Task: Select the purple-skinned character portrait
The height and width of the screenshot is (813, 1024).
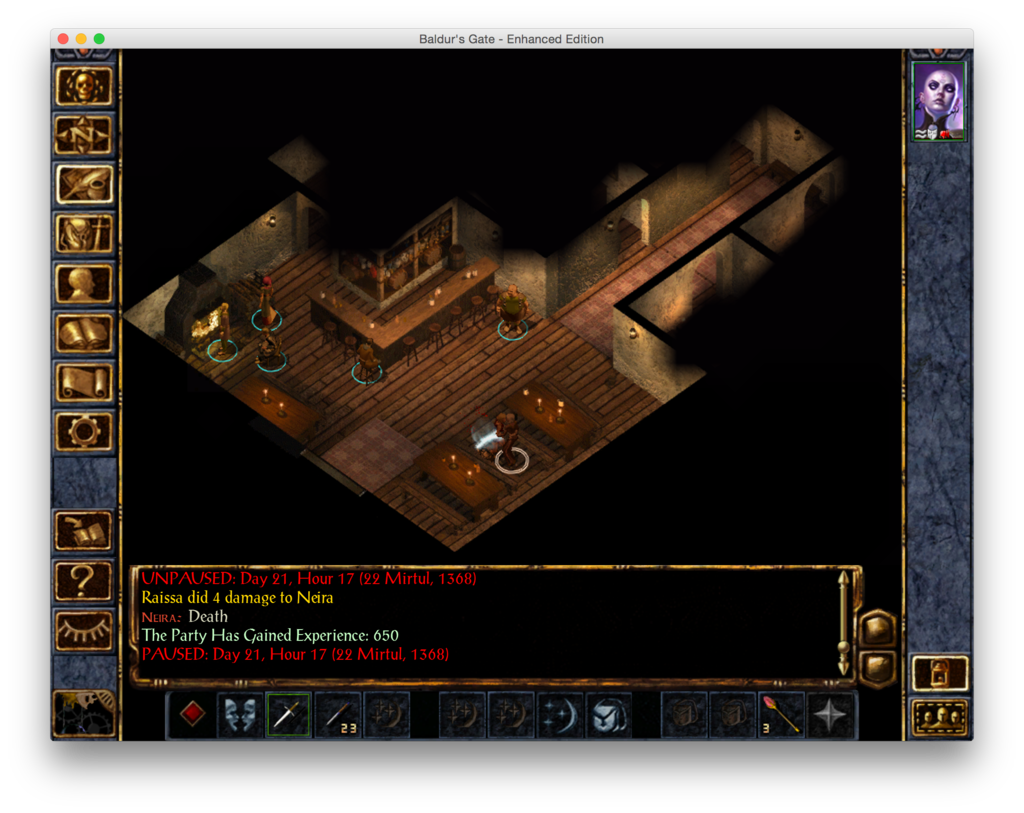Action: pyautogui.click(x=939, y=101)
